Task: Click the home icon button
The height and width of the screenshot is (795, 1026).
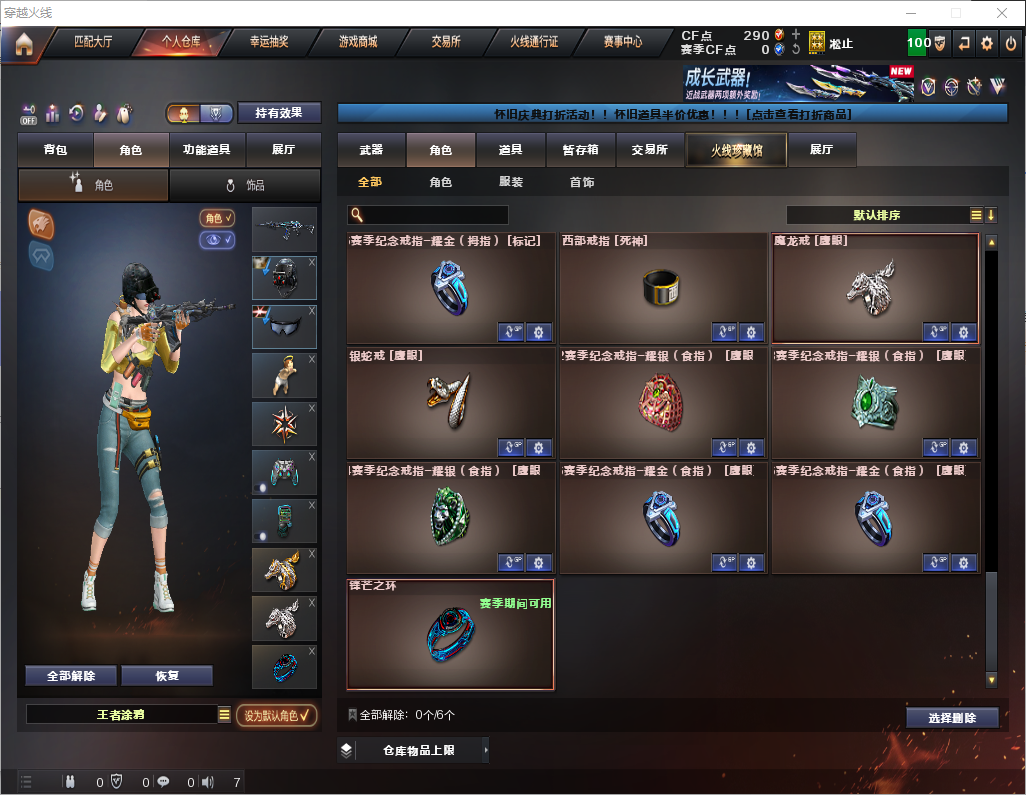Action: [23, 44]
